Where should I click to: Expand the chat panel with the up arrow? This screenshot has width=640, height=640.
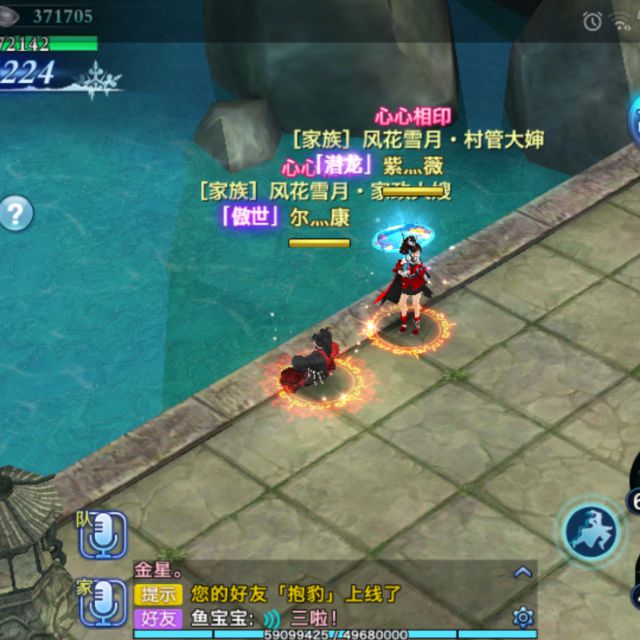(522, 572)
